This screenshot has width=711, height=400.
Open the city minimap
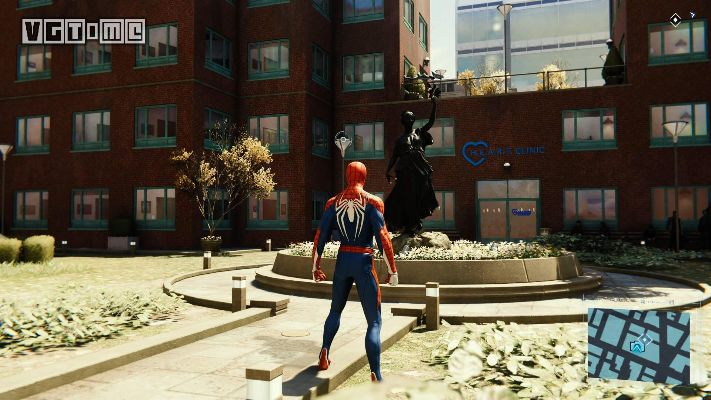tap(638, 346)
